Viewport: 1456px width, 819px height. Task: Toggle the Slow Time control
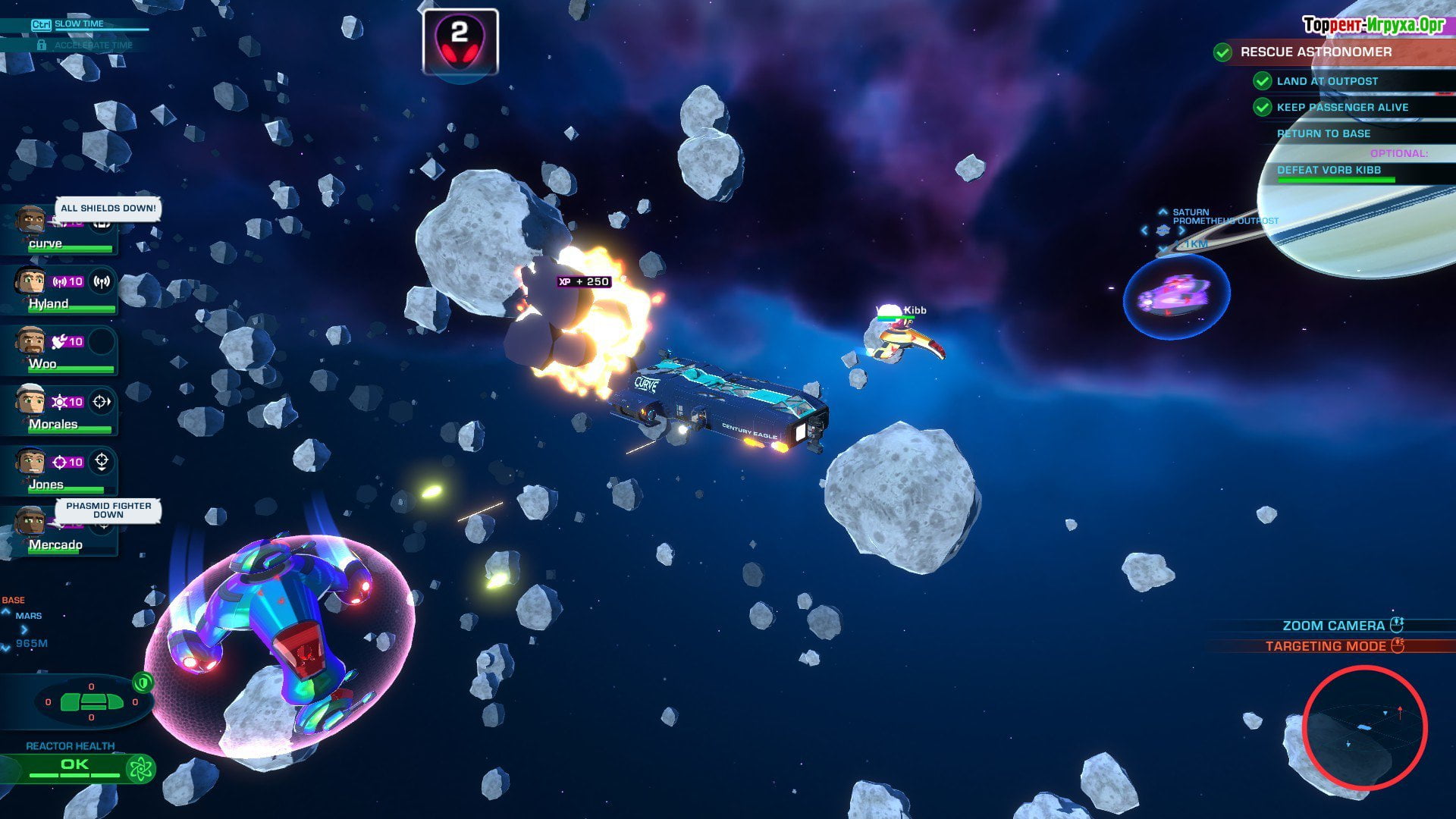click(x=78, y=24)
